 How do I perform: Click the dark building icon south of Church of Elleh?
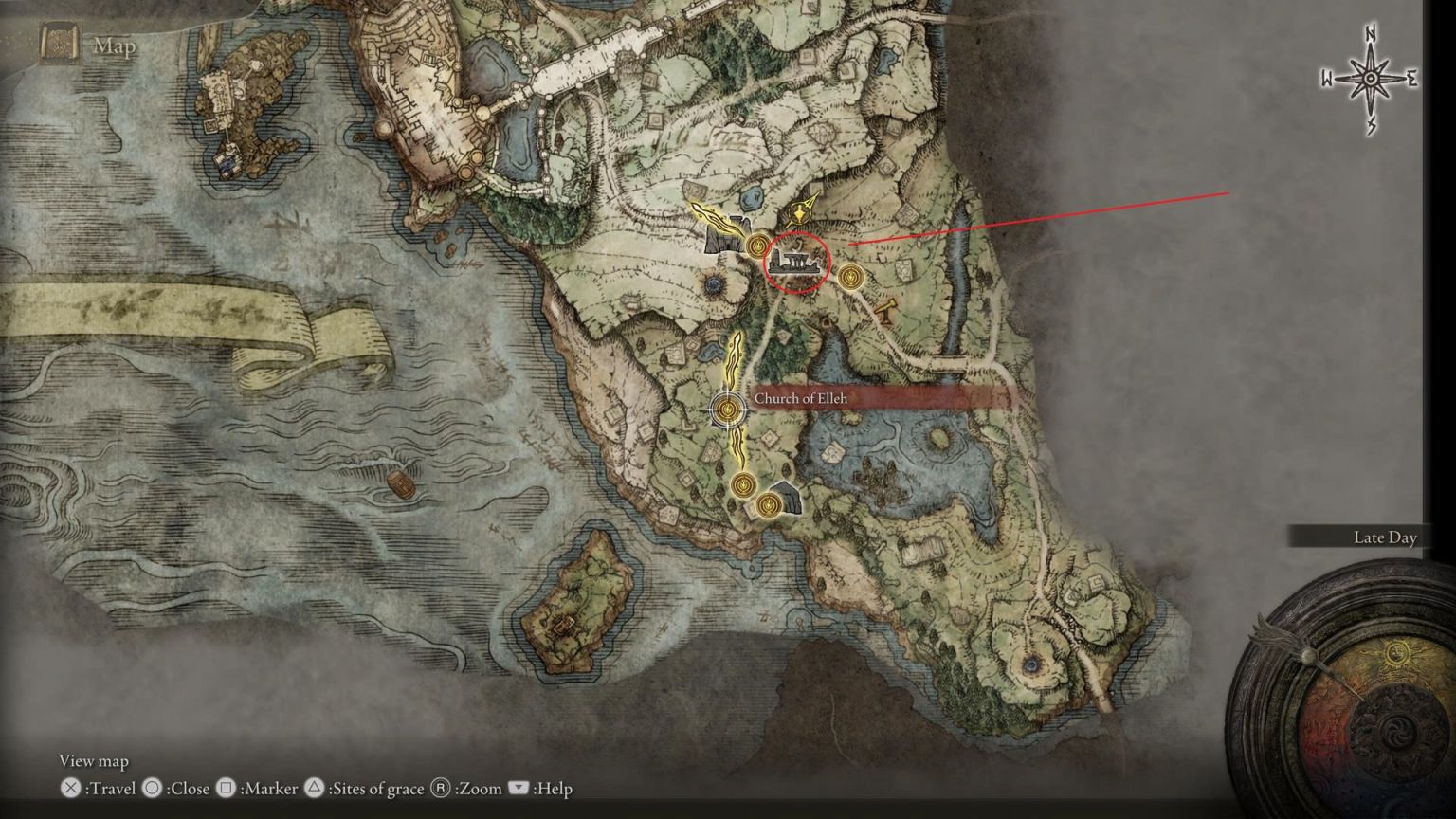click(x=785, y=498)
